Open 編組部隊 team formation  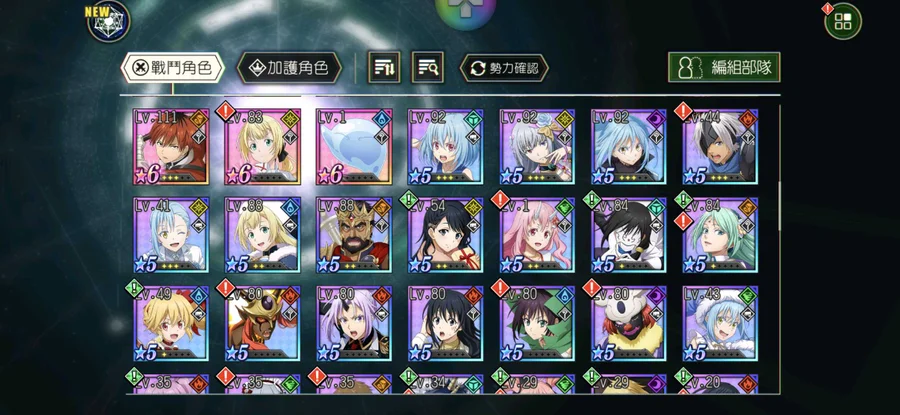pos(724,68)
